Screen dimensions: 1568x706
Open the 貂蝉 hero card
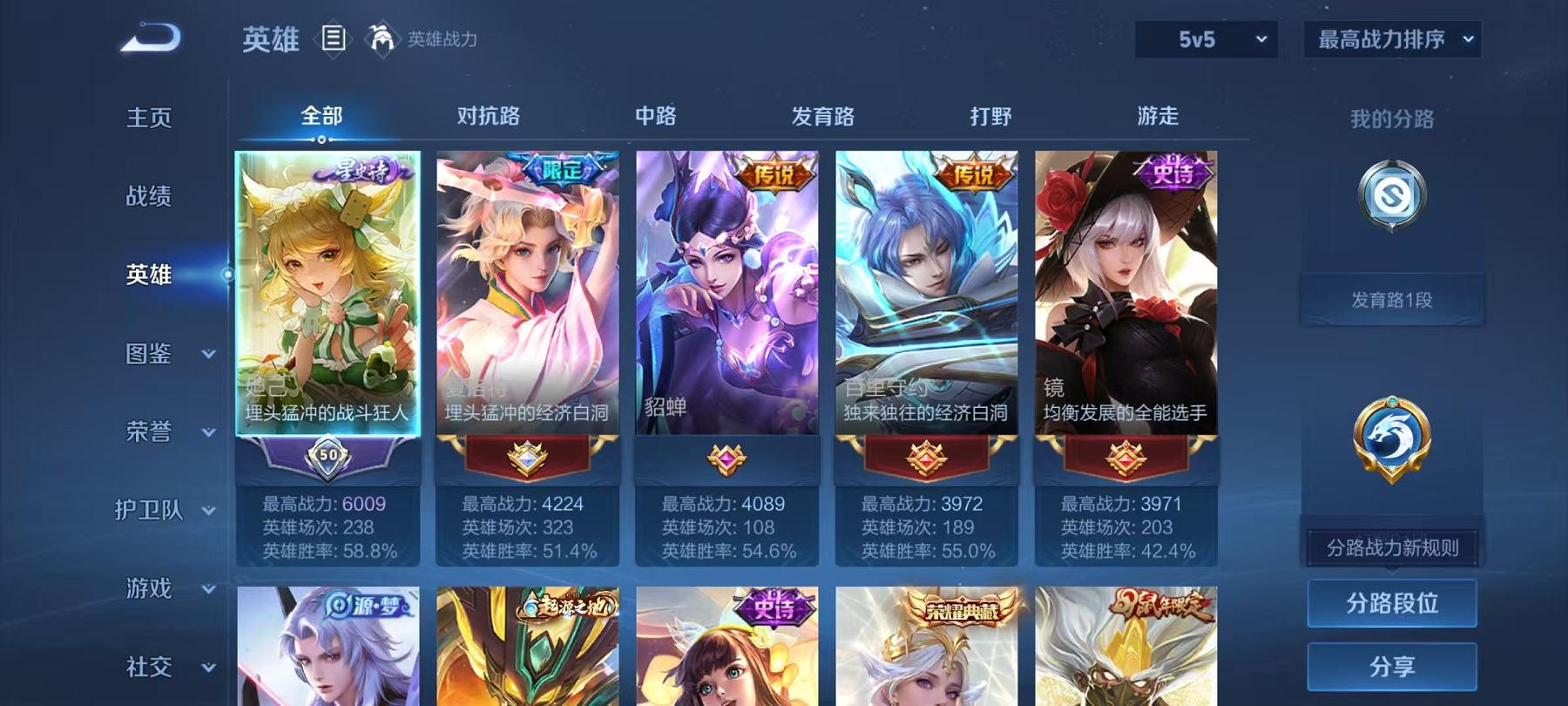point(727,288)
